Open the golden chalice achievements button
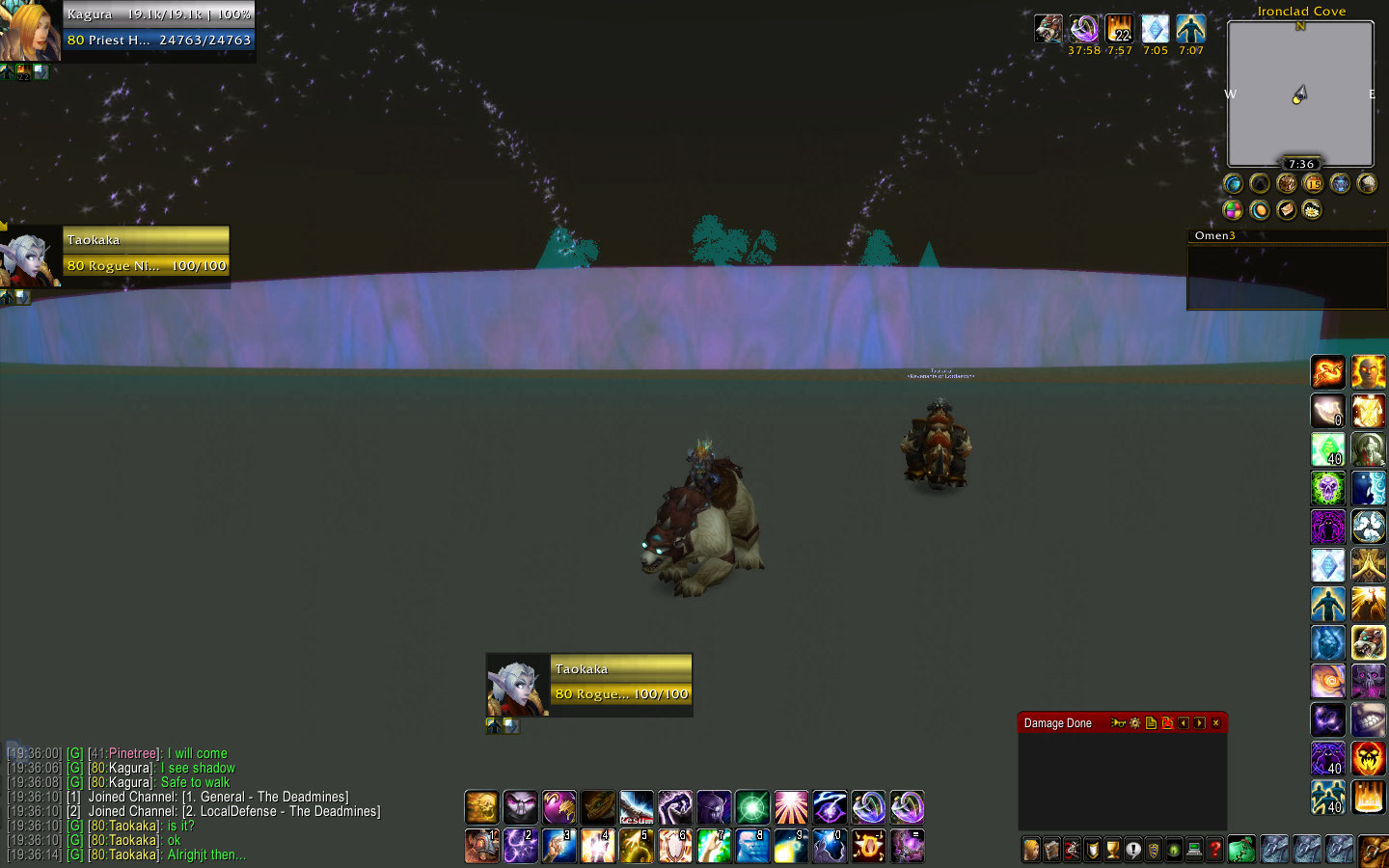Screen dimensions: 1389x868 [1113, 850]
